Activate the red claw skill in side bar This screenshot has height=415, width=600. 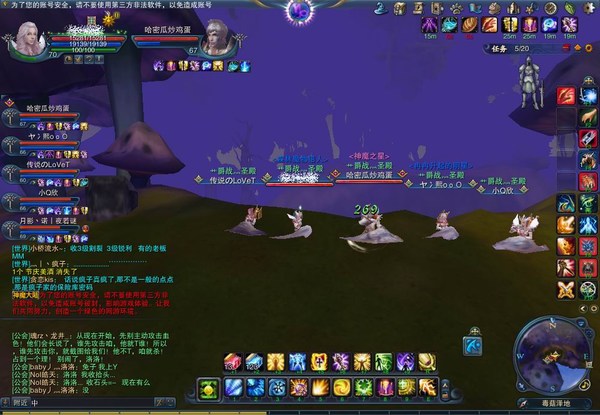pos(566,95)
